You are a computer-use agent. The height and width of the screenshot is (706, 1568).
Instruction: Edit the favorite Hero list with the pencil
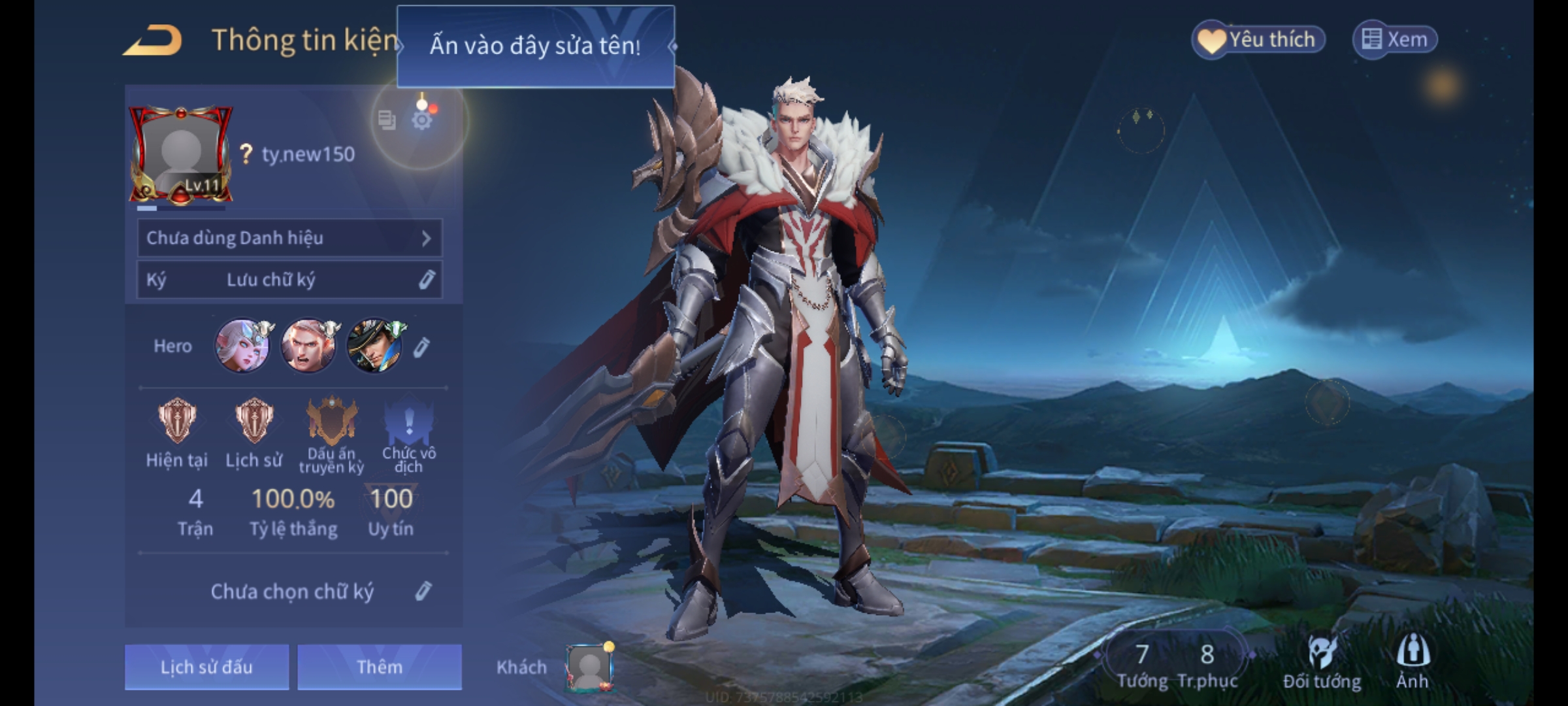(x=421, y=347)
